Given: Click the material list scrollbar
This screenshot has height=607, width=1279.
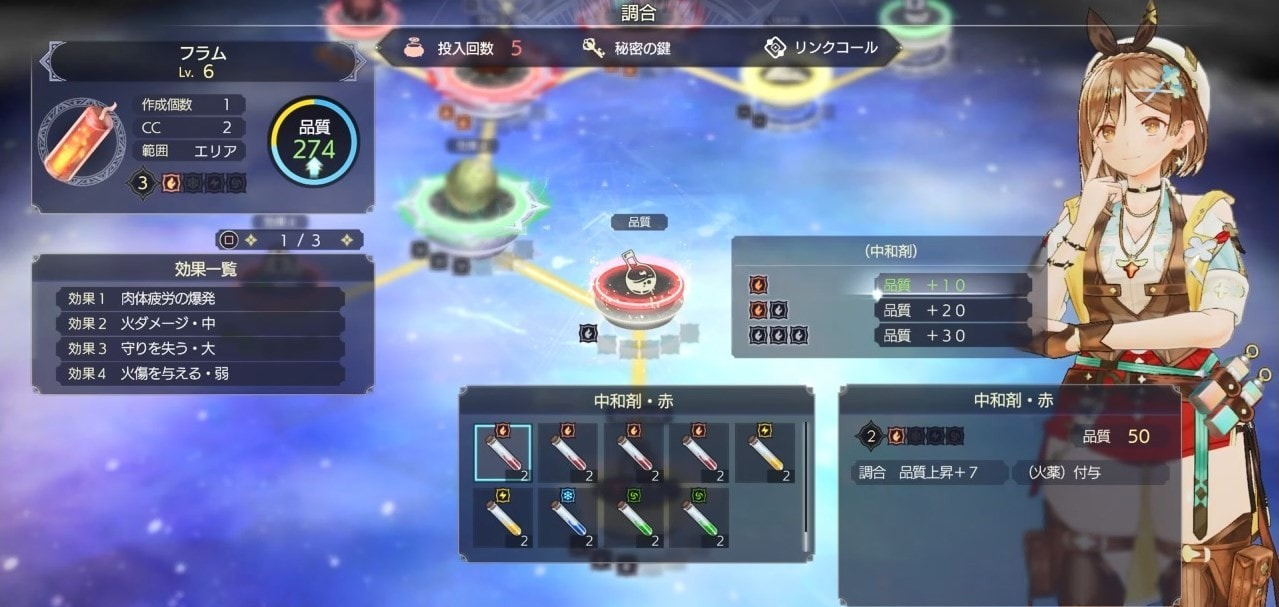Looking at the screenshot, I should pyautogui.click(x=805, y=480).
